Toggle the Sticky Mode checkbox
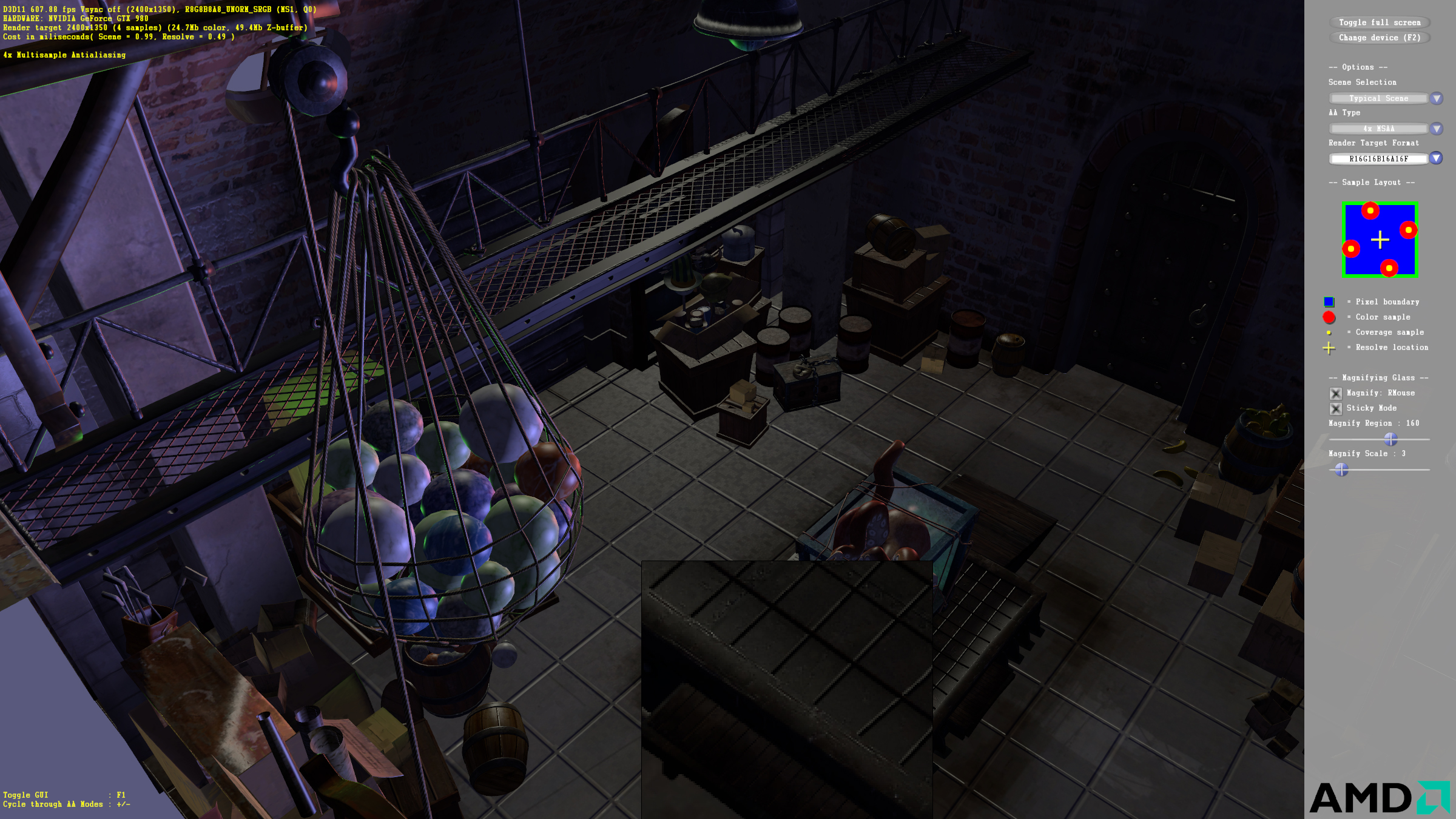The image size is (1456, 819). (1335, 408)
